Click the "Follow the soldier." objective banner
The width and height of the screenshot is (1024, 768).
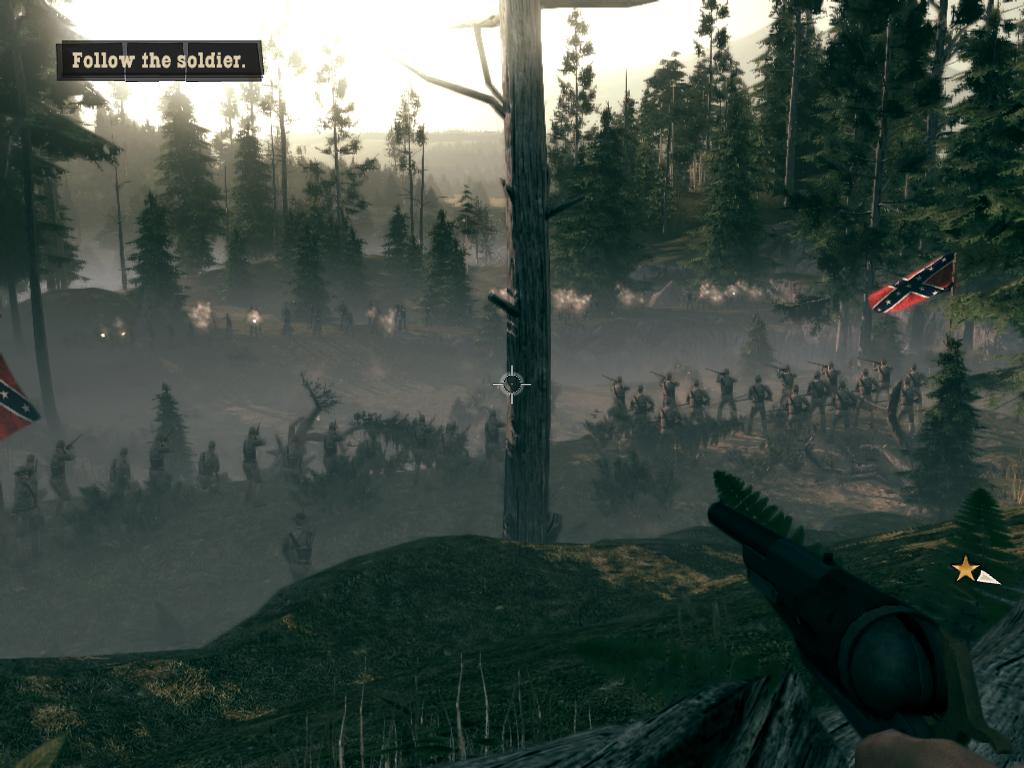coord(160,61)
